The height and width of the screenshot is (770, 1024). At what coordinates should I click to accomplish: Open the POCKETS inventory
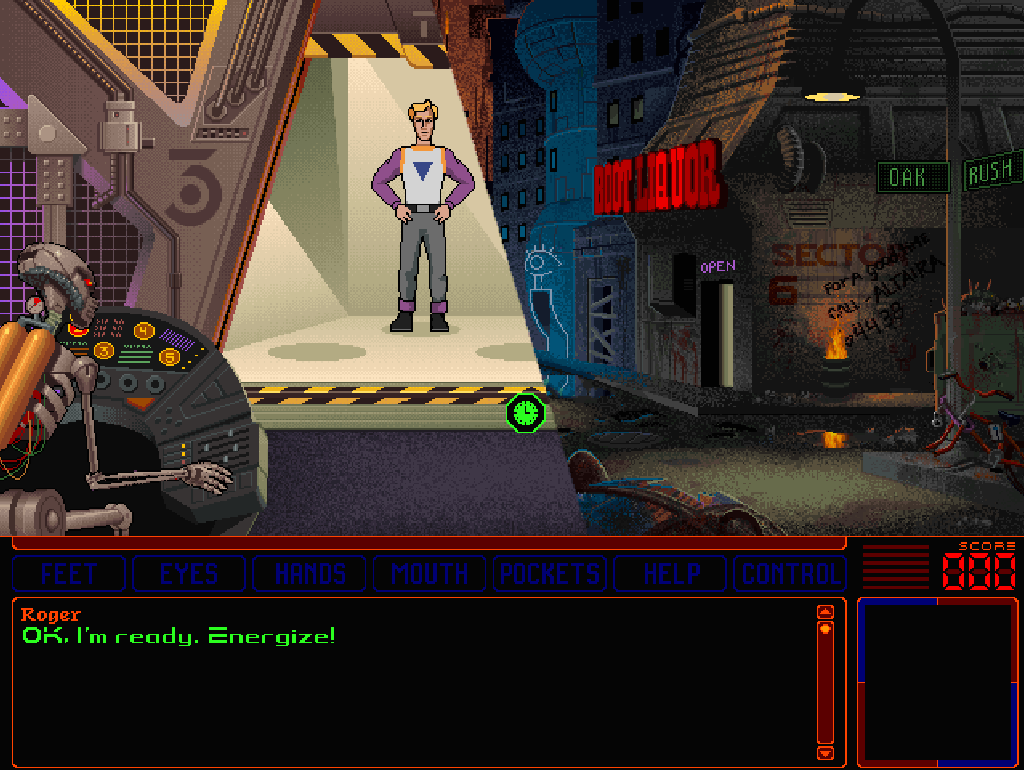pyautogui.click(x=550, y=574)
